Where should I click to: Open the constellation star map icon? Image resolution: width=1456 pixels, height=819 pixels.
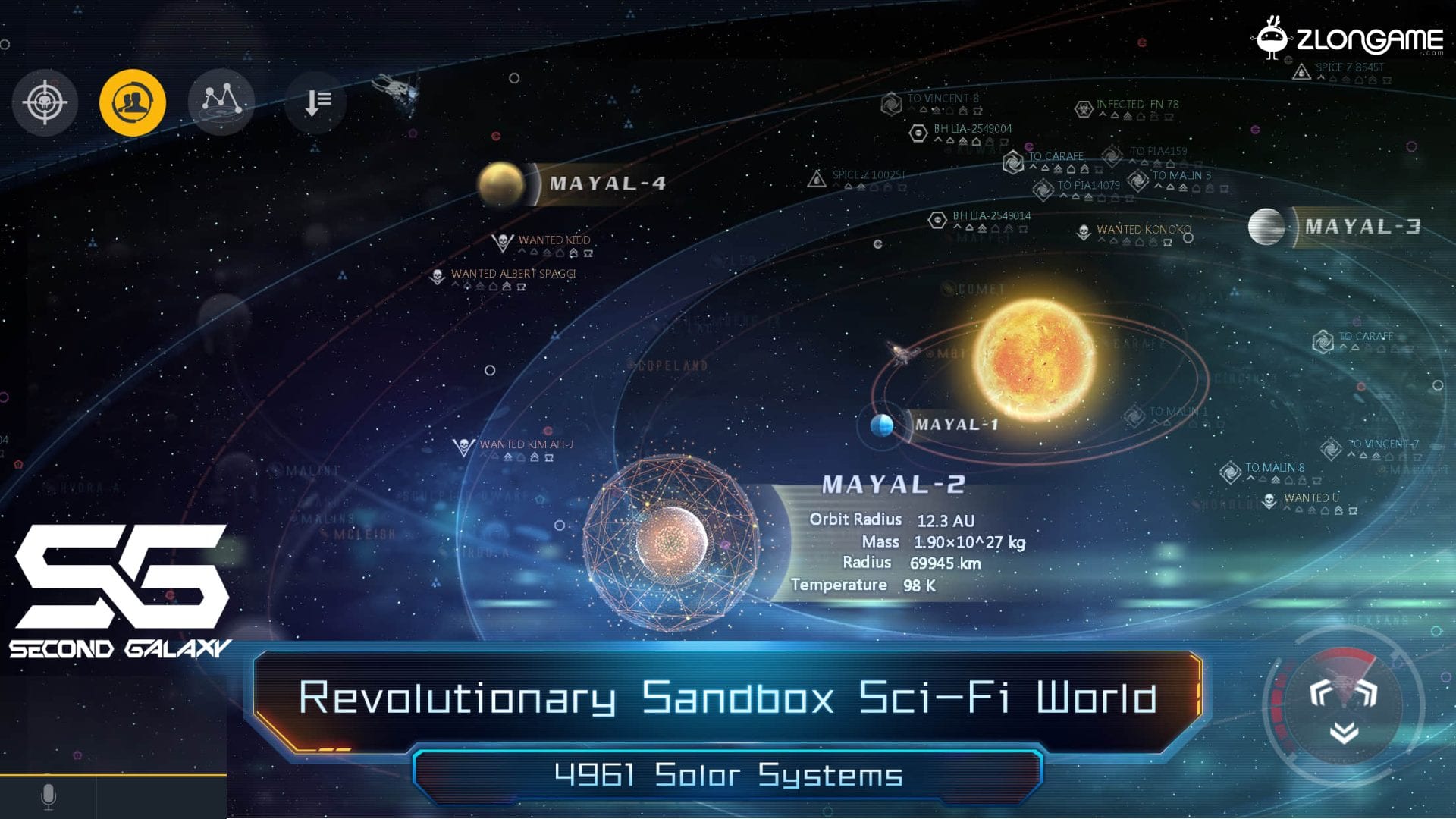221,101
